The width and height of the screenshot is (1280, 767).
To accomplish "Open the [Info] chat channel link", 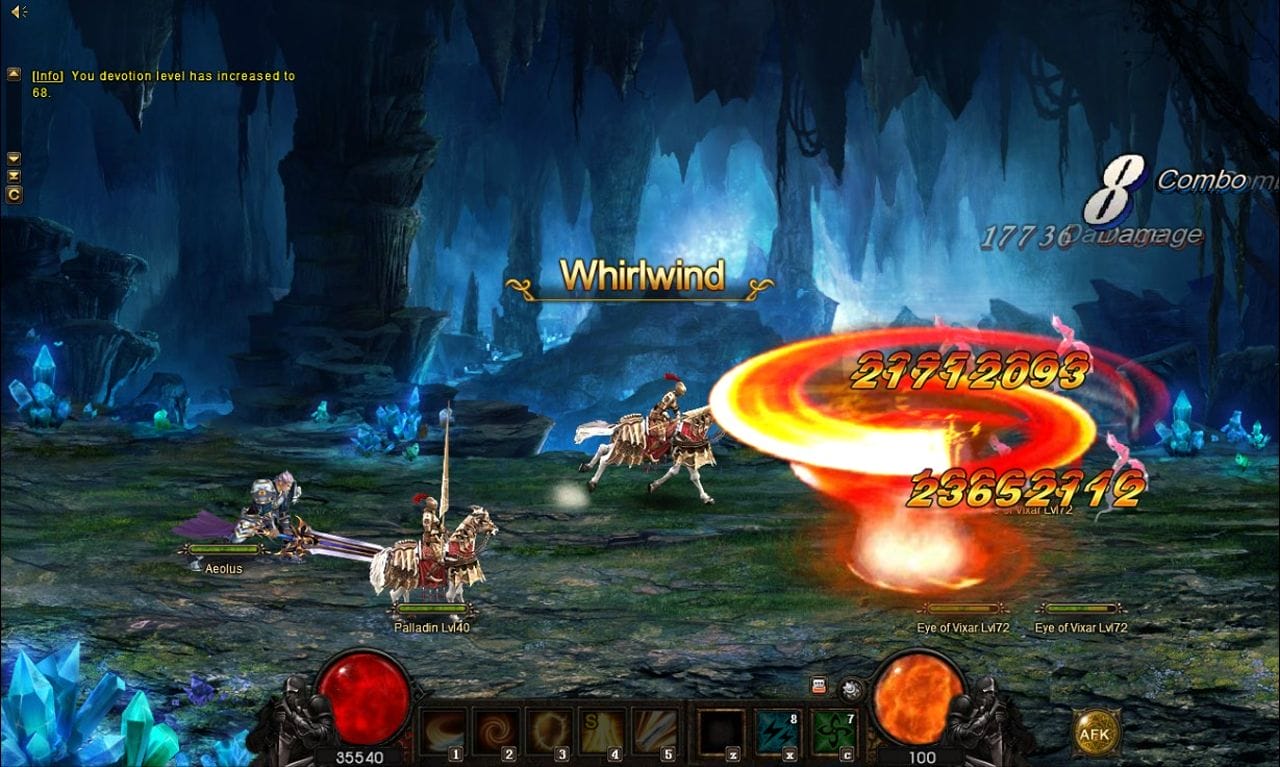I will 47,76.
